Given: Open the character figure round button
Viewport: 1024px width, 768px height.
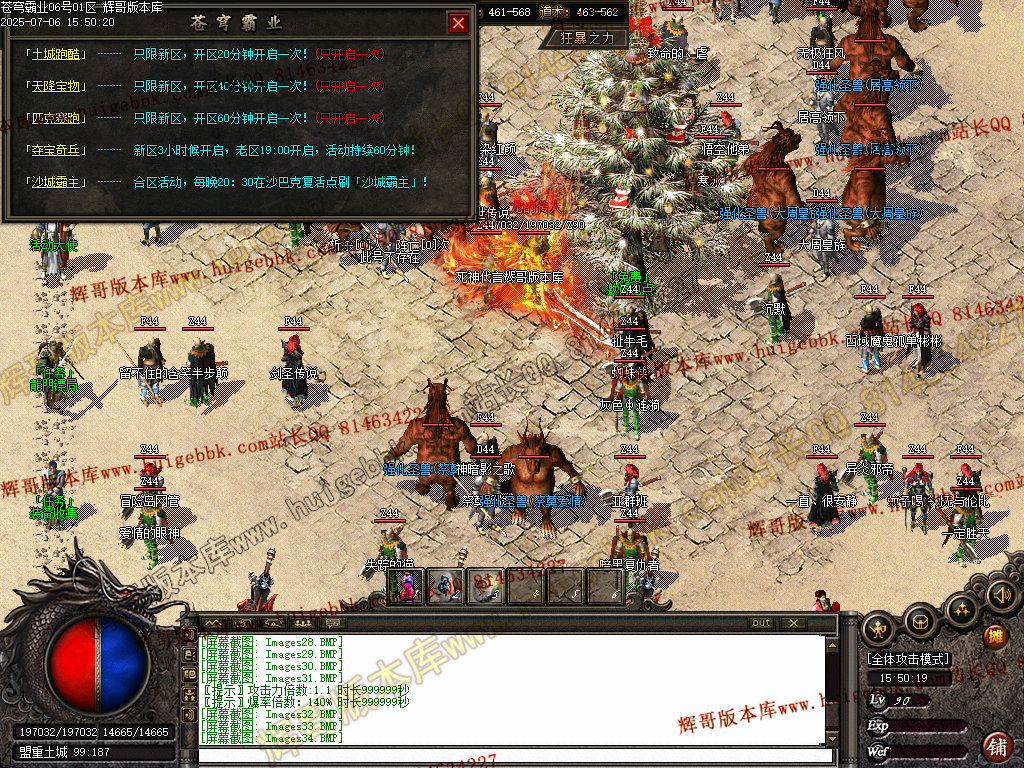Looking at the screenshot, I should click(x=880, y=627).
